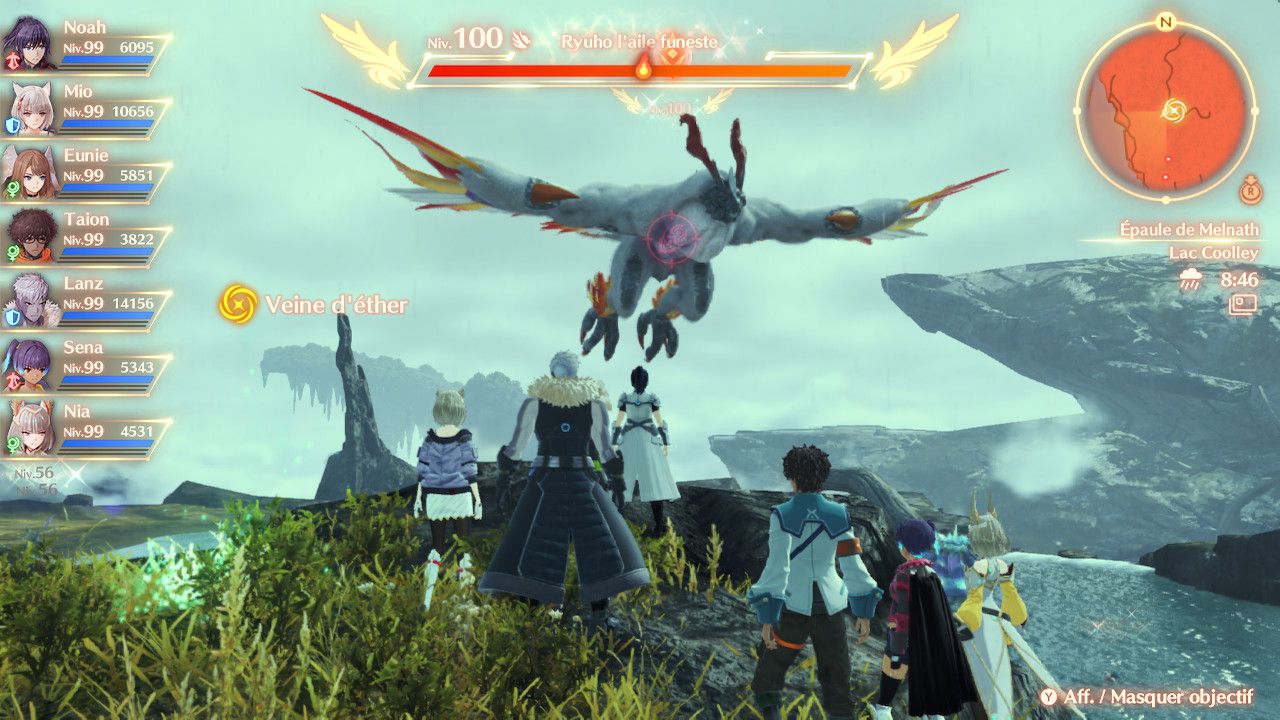Image resolution: width=1280 pixels, height=720 pixels.
Task: Open the circular orange minimap
Action: pyautogui.click(x=1165, y=109)
